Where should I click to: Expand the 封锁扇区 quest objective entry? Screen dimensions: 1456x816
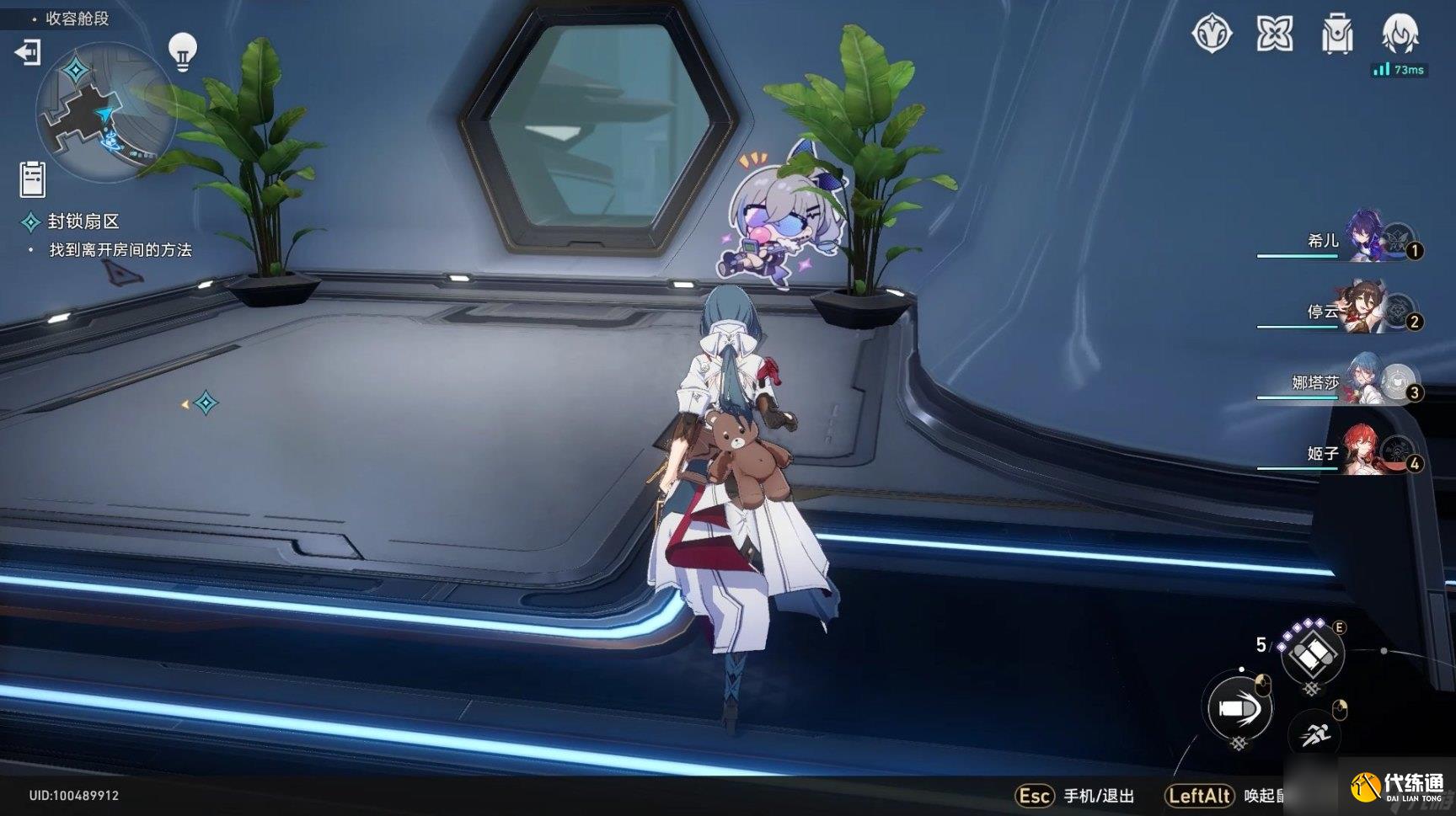click(x=84, y=222)
